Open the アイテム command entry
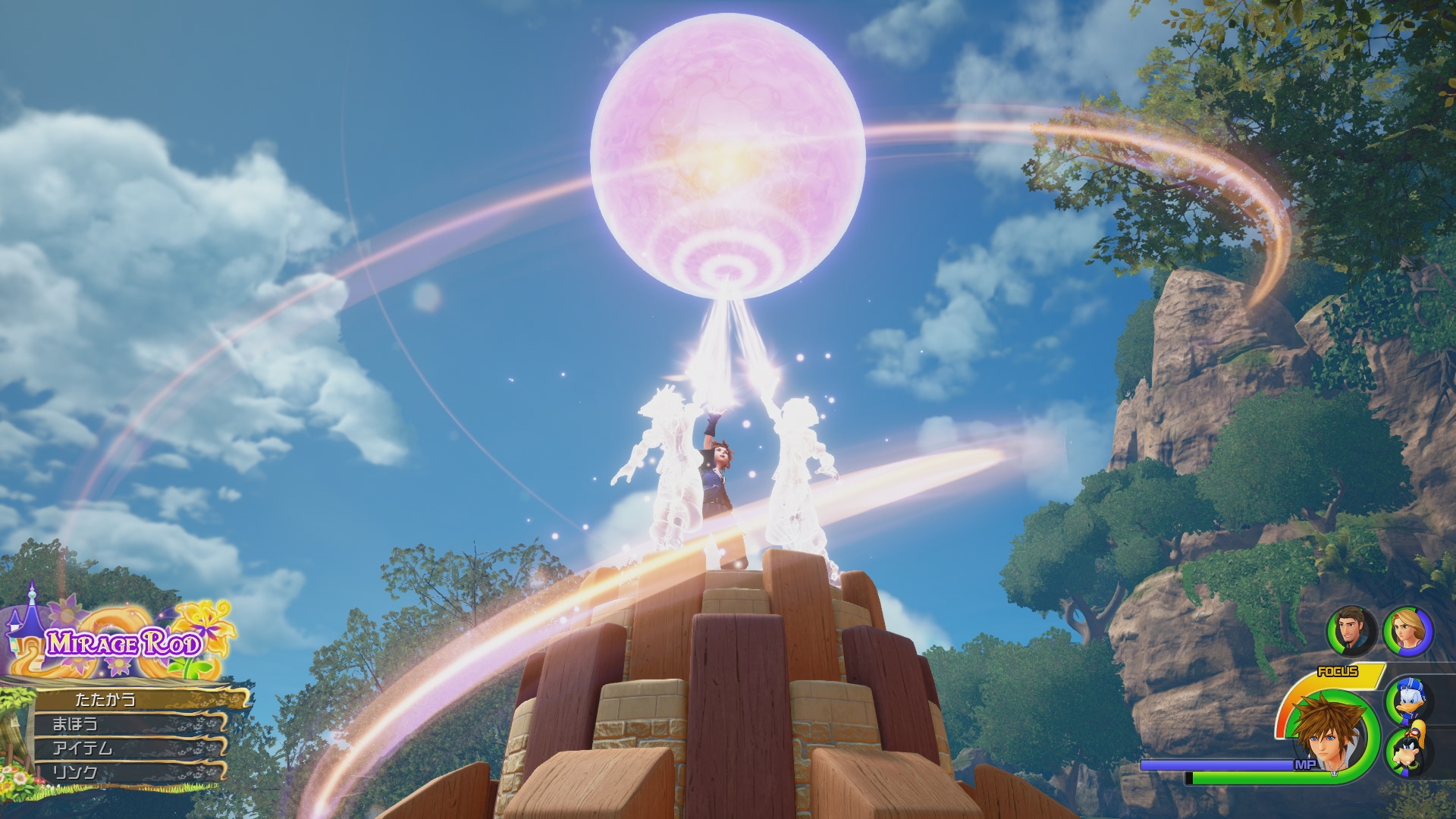1456x819 pixels. coord(82,748)
